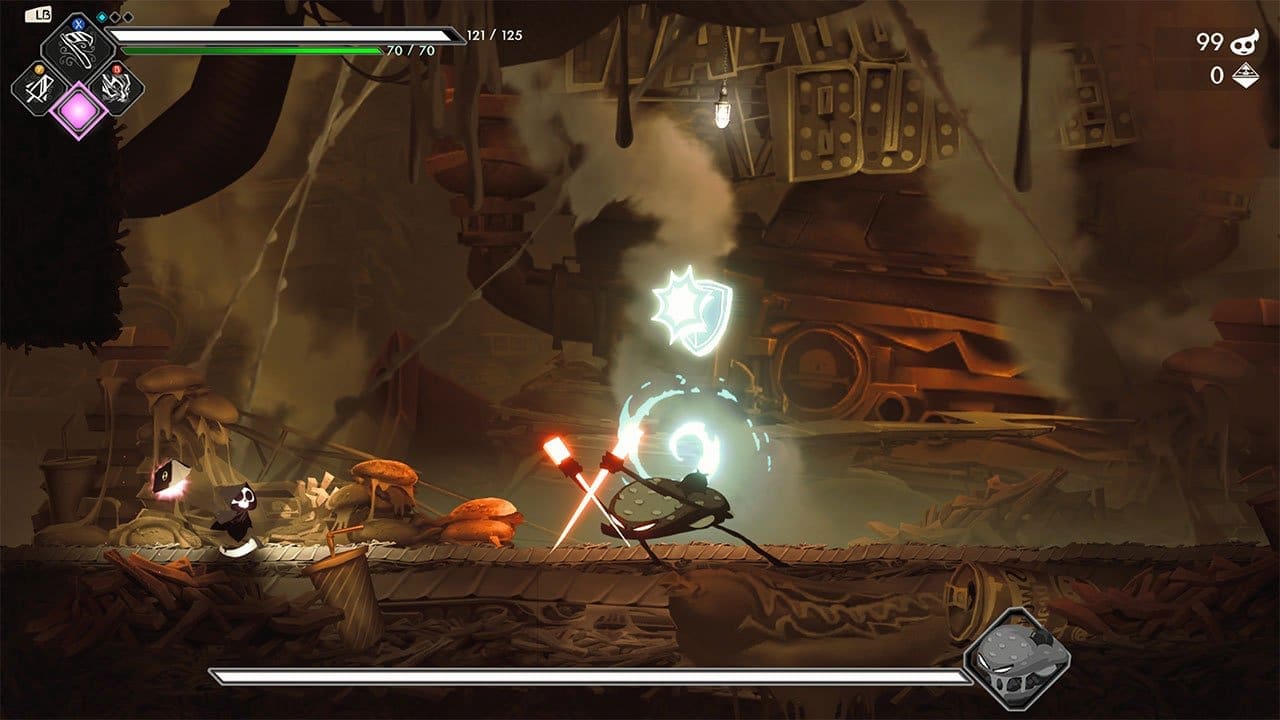1280x720 pixels.
Task: Expand the glowing pink charge diamond
Action: [x=78, y=111]
